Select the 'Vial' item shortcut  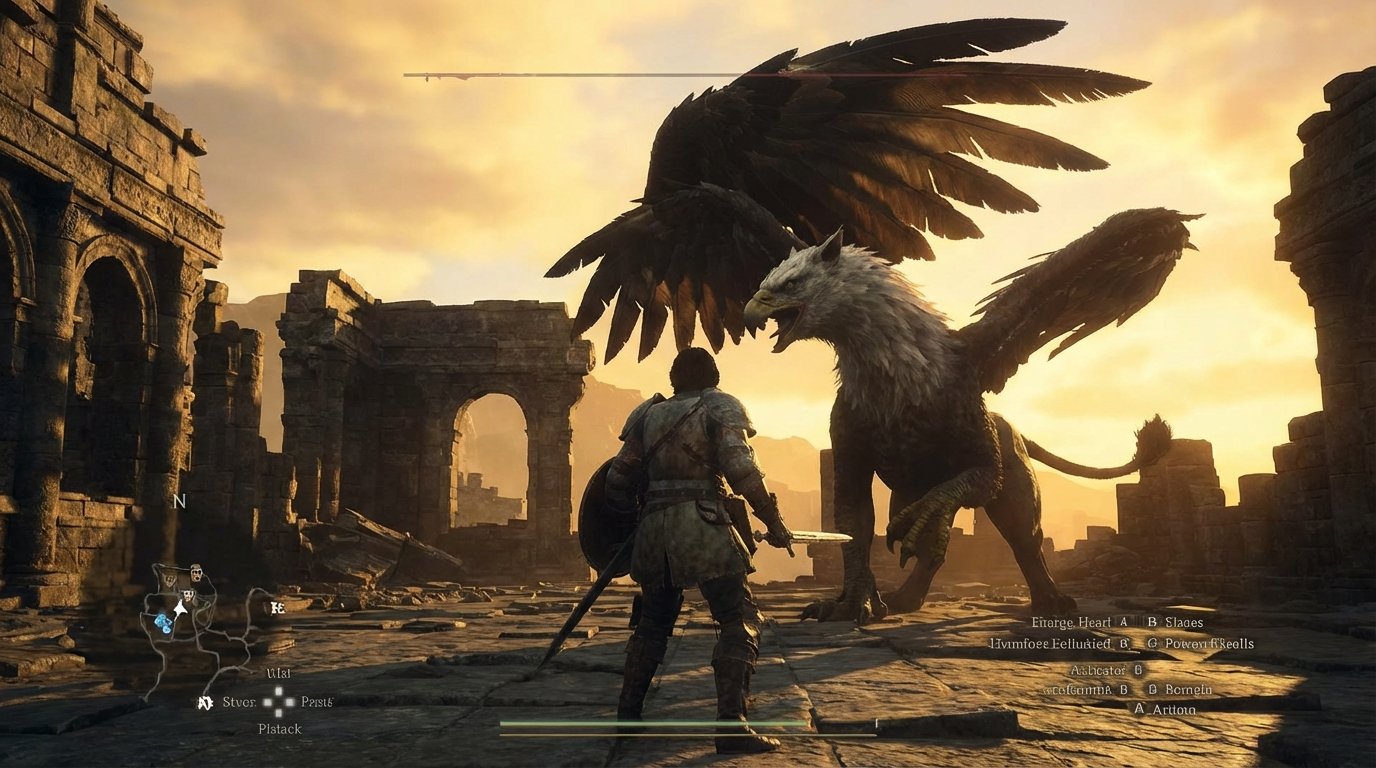(279, 673)
